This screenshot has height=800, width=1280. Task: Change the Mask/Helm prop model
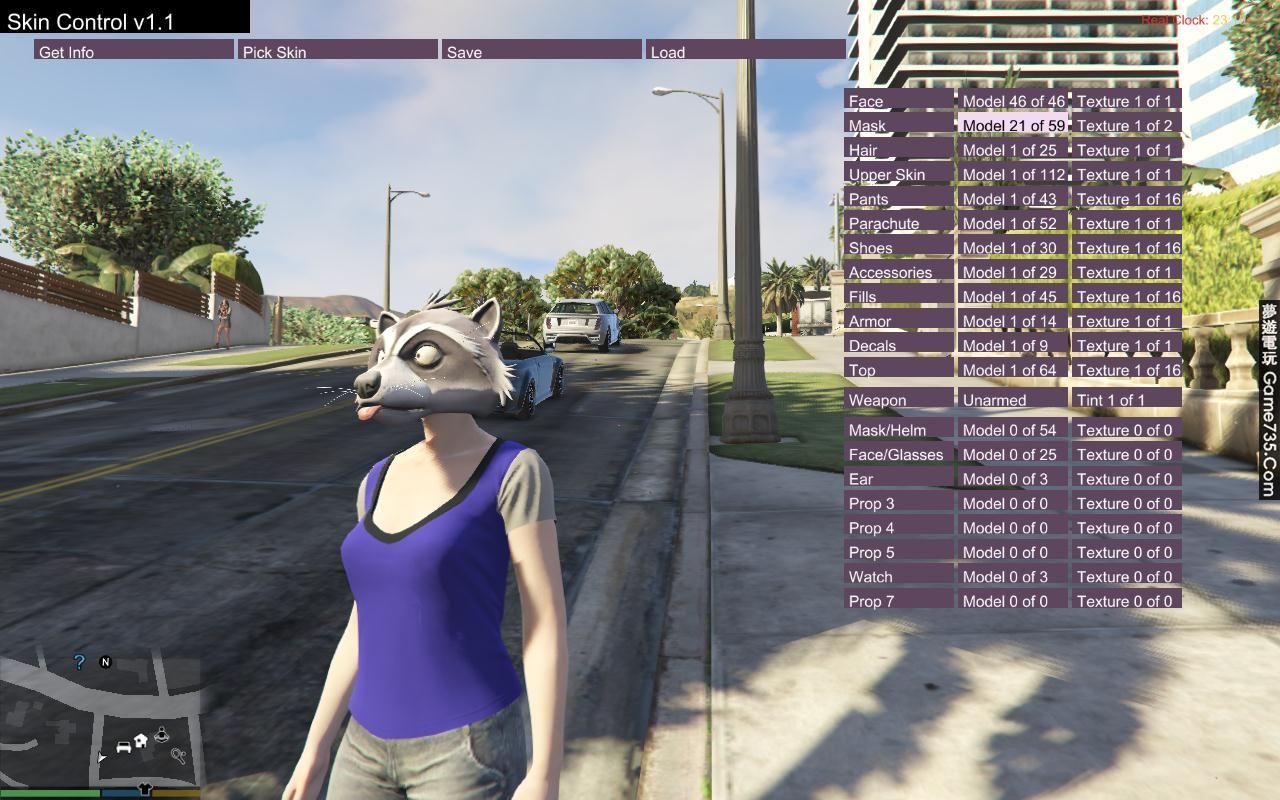[1013, 429]
